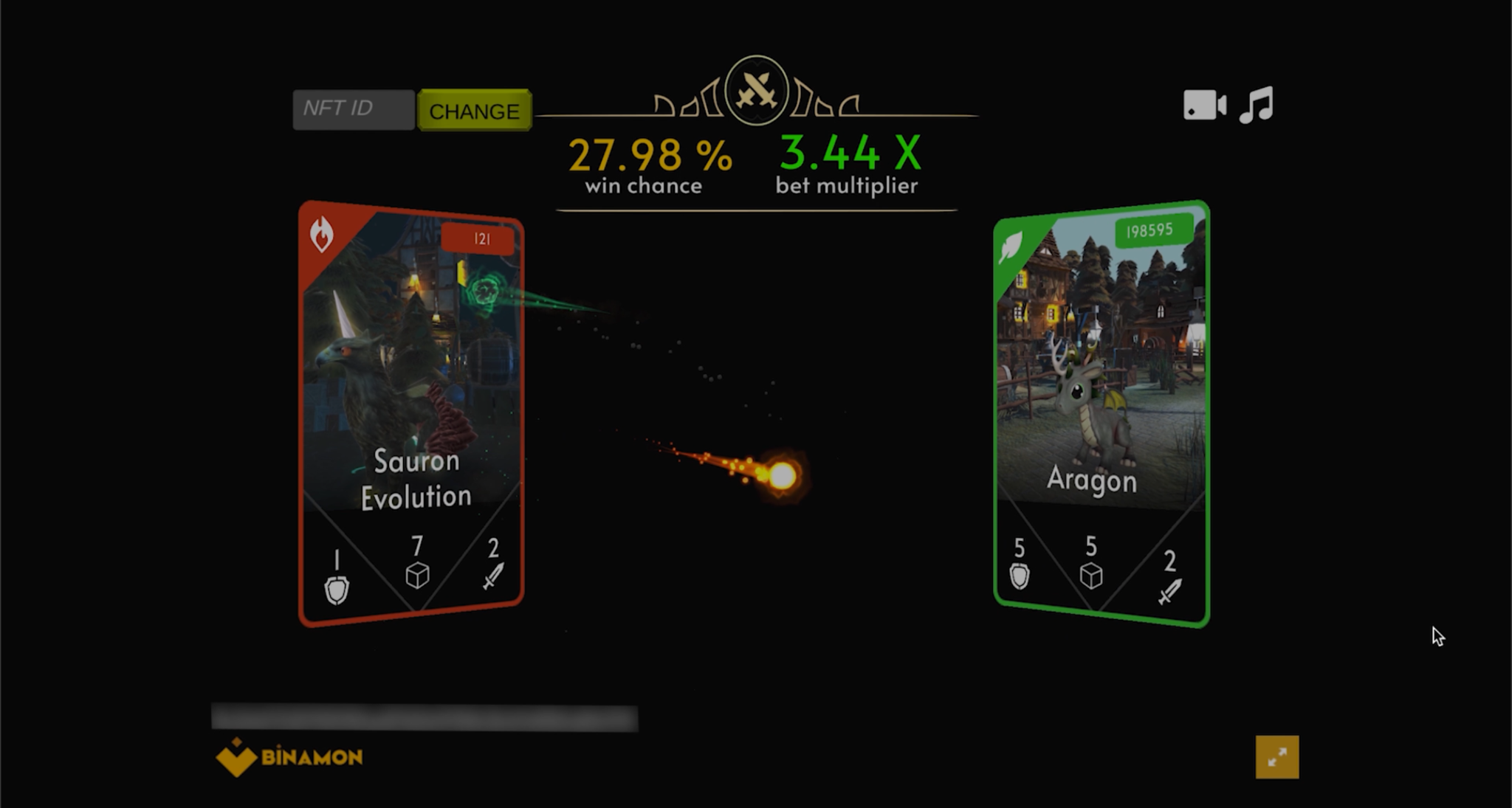
Task: Toggle the video camera icon
Action: (1203, 105)
